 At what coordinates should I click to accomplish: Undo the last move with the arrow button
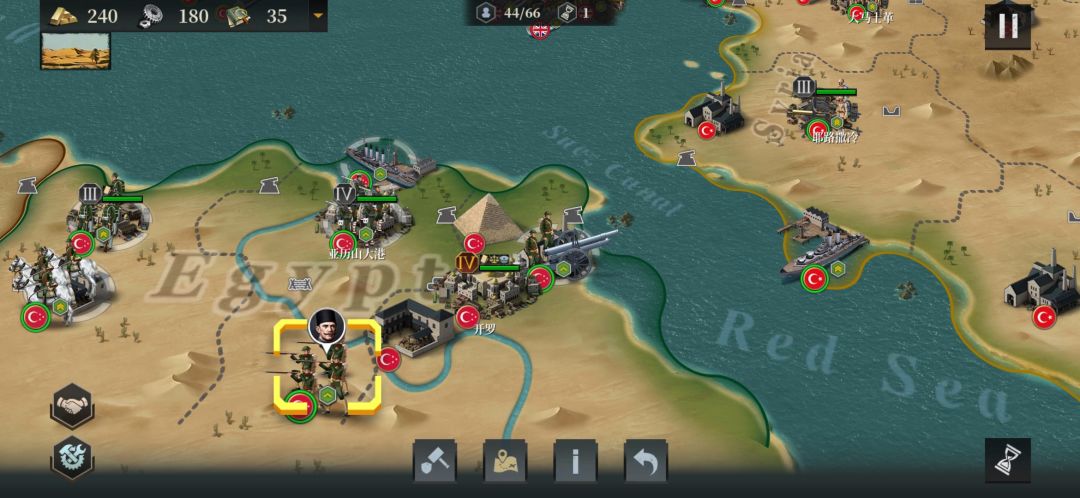pos(645,461)
